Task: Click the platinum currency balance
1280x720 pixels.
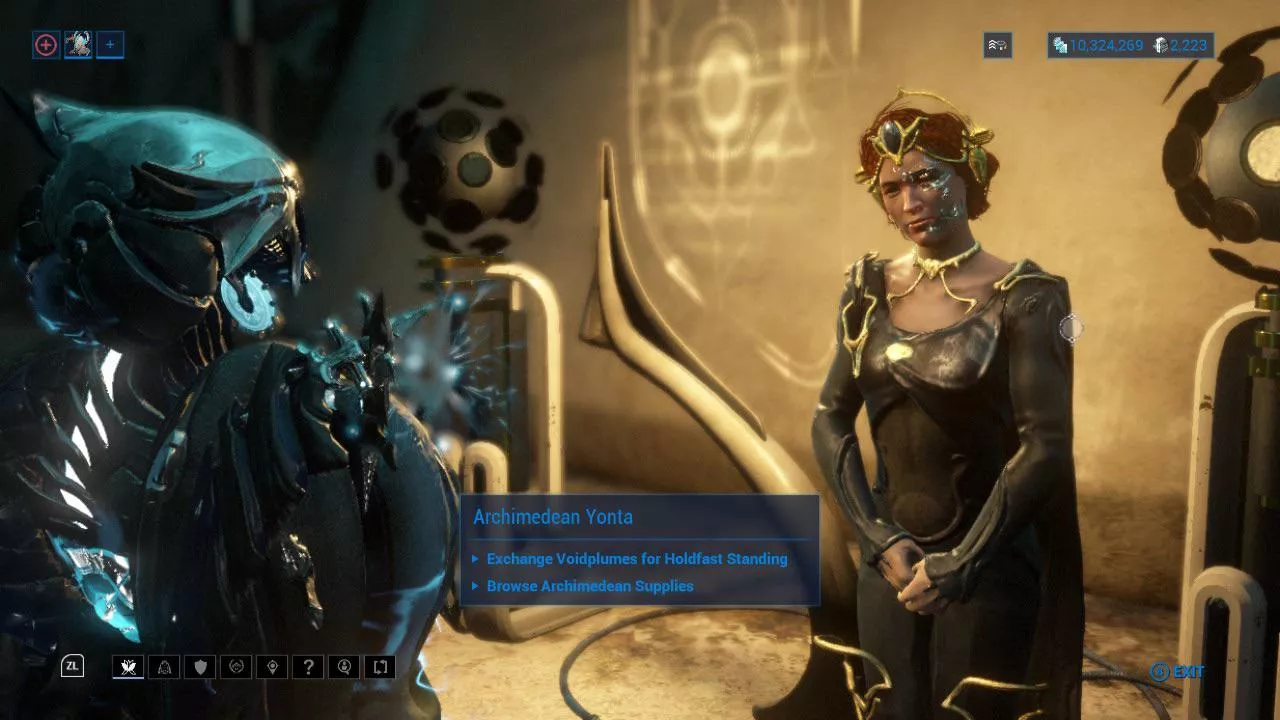Action: (x=1182, y=45)
